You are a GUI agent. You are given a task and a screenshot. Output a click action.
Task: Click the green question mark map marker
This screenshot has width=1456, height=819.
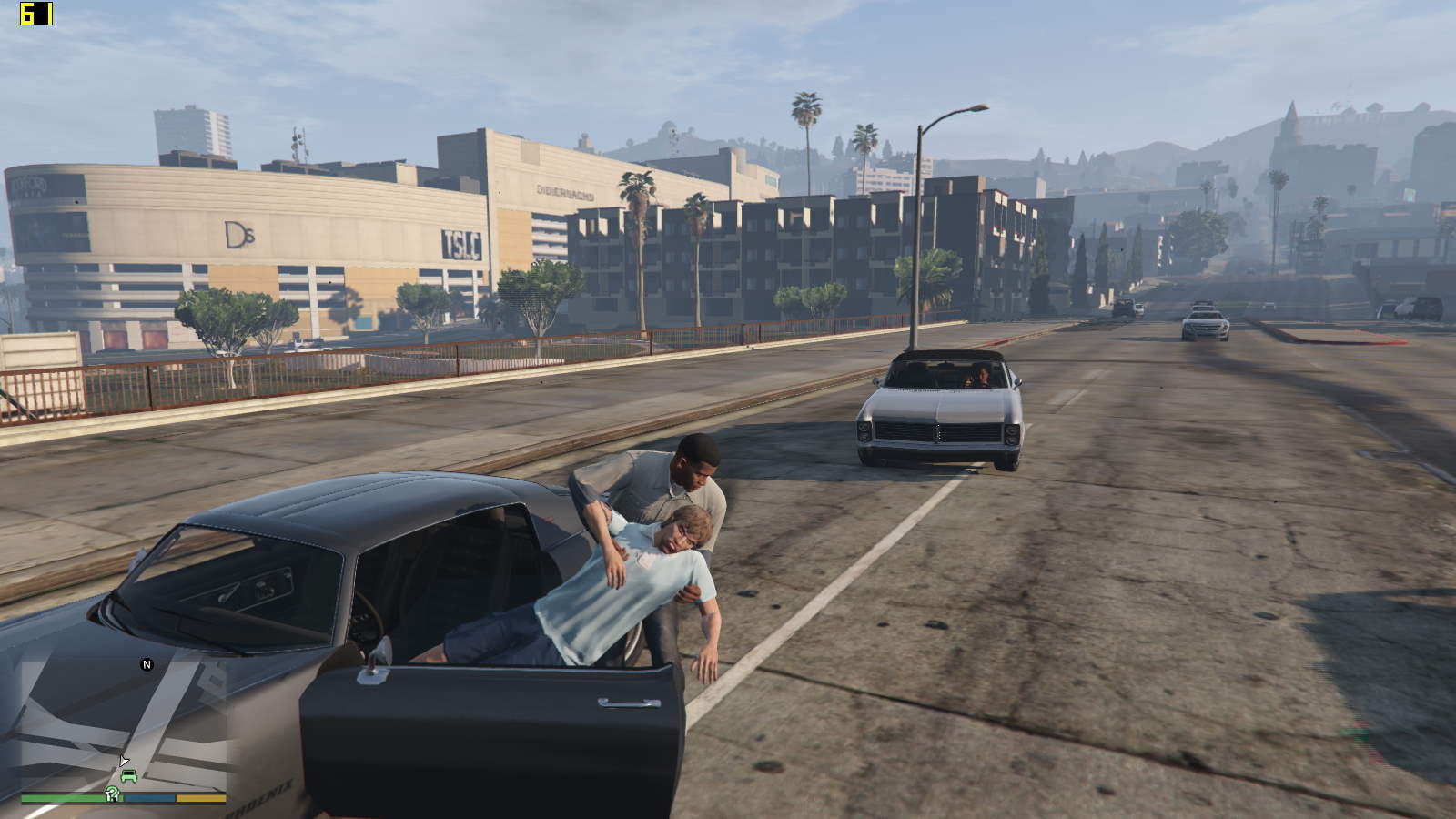point(112,794)
